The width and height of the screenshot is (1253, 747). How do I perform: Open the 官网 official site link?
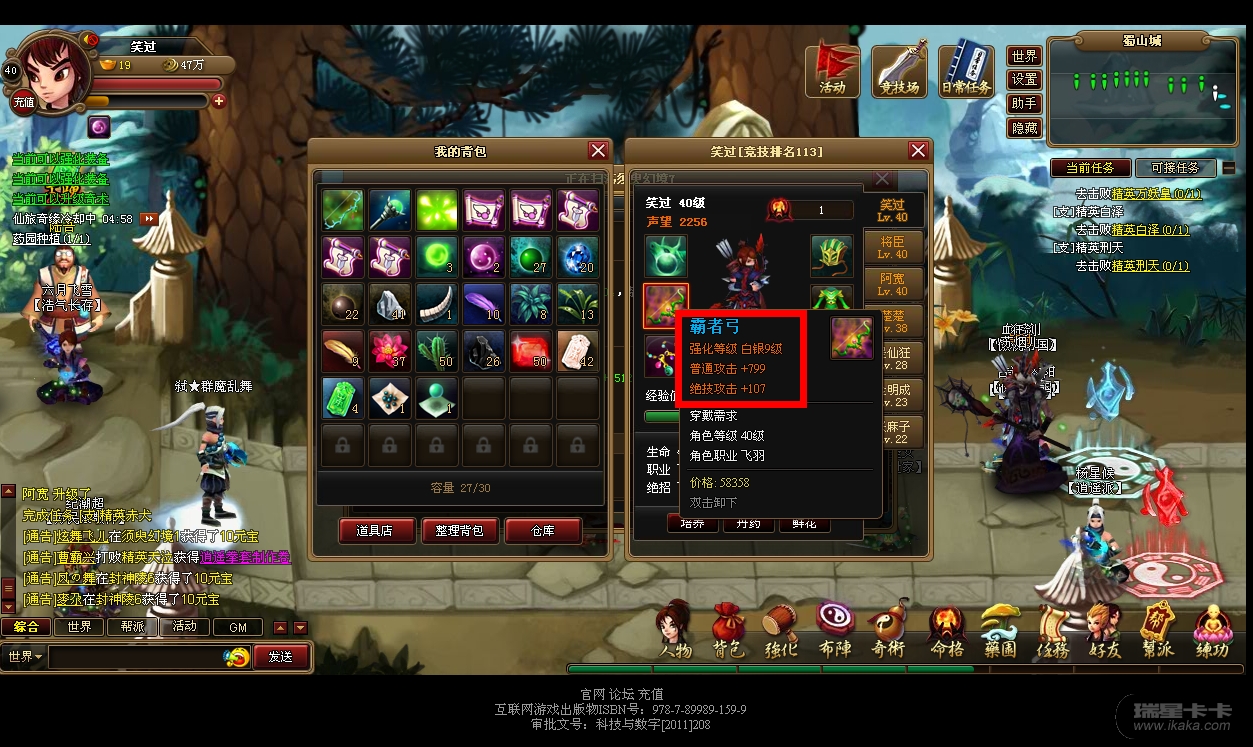point(593,693)
